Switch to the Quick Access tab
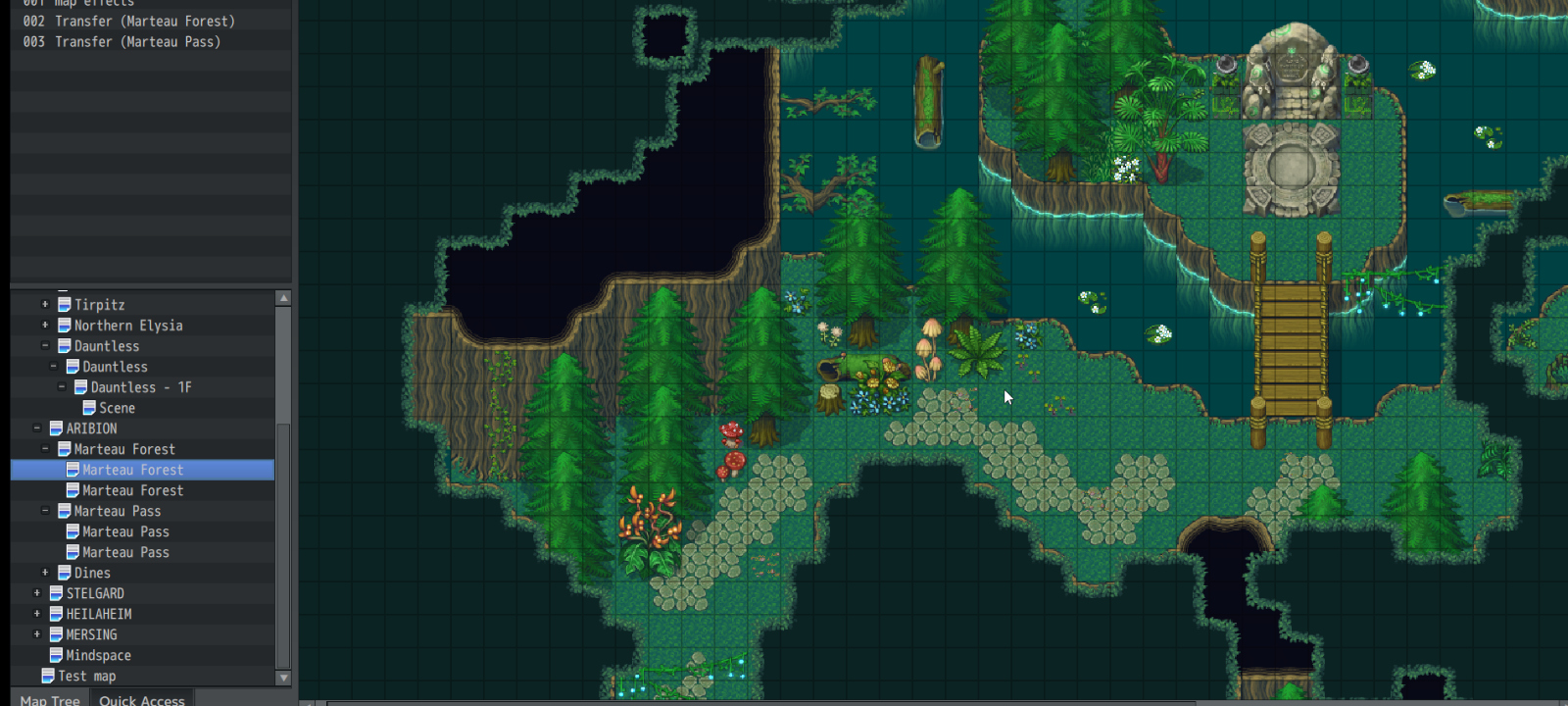 [x=141, y=699]
